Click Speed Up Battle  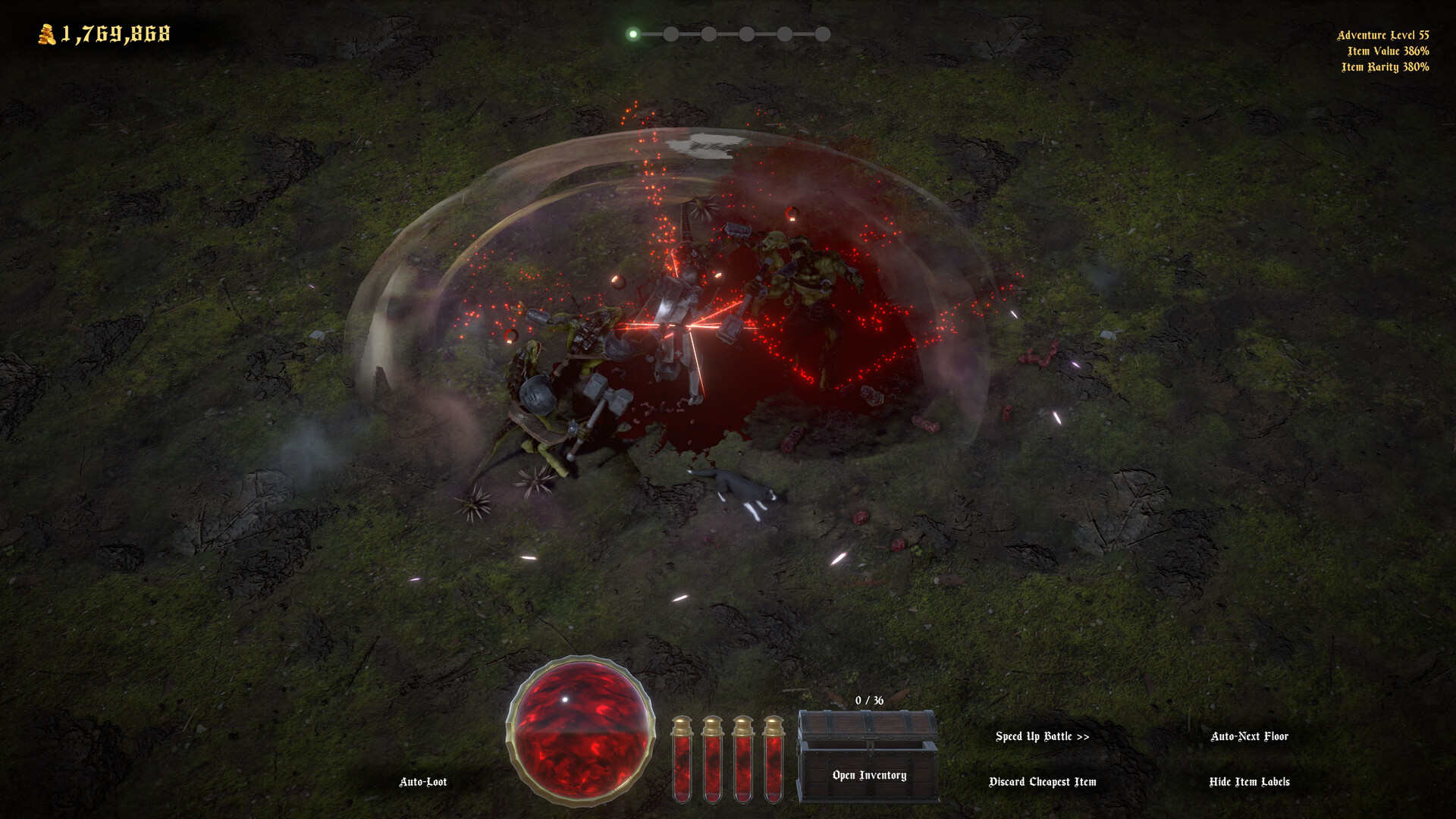pyautogui.click(x=1043, y=736)
